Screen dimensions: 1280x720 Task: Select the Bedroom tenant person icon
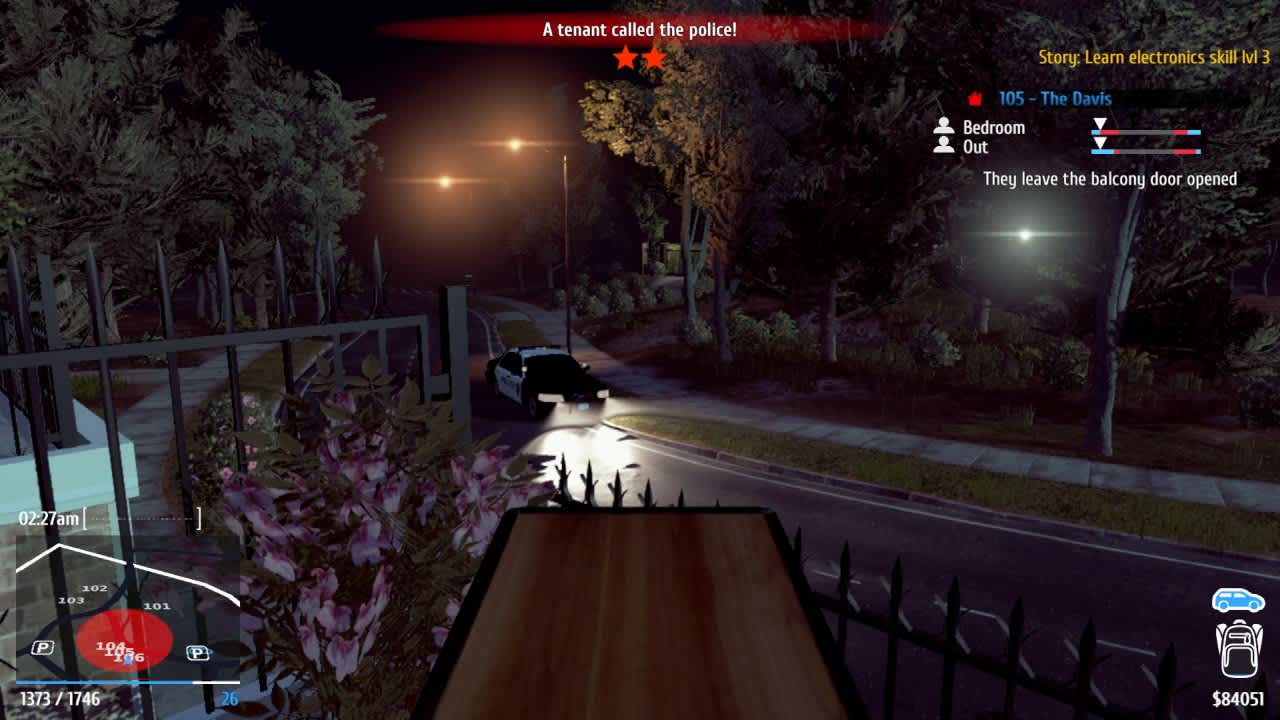point(943,124)
